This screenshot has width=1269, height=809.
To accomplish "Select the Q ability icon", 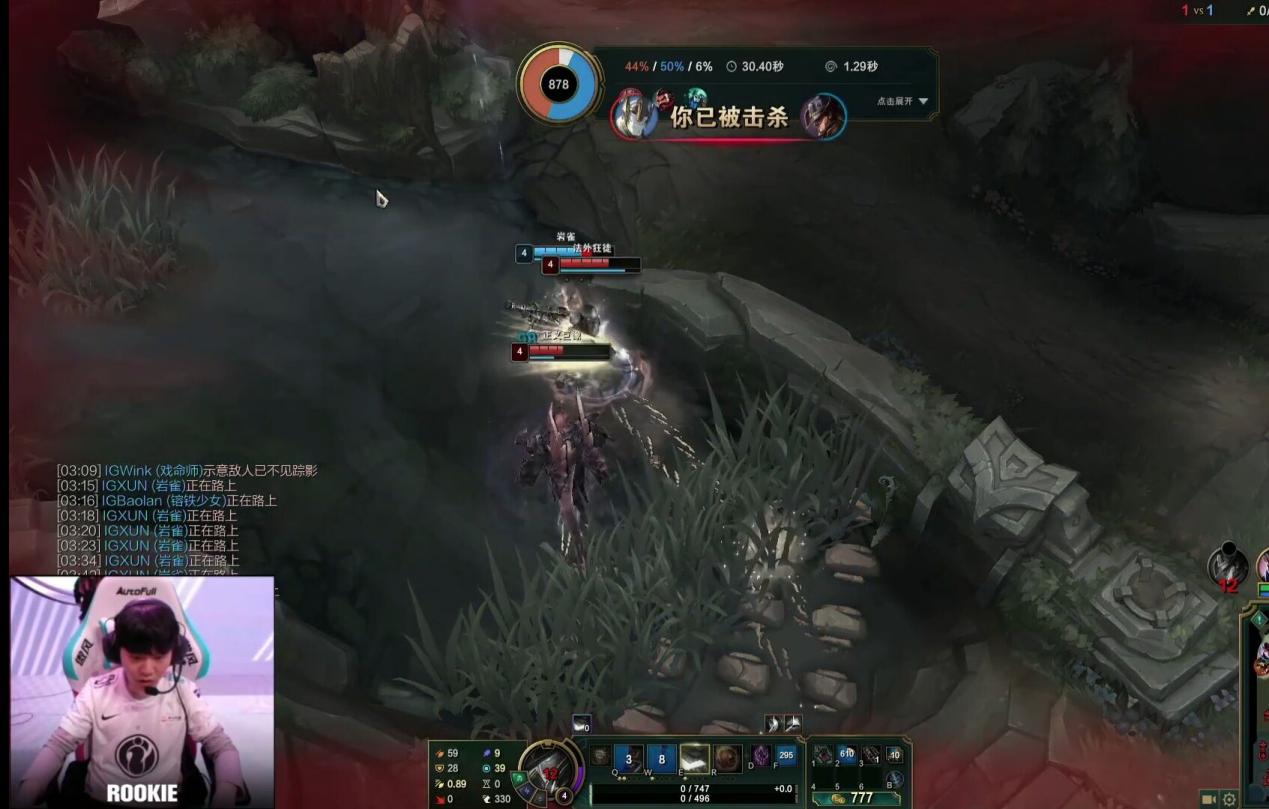I will [628, 757].
